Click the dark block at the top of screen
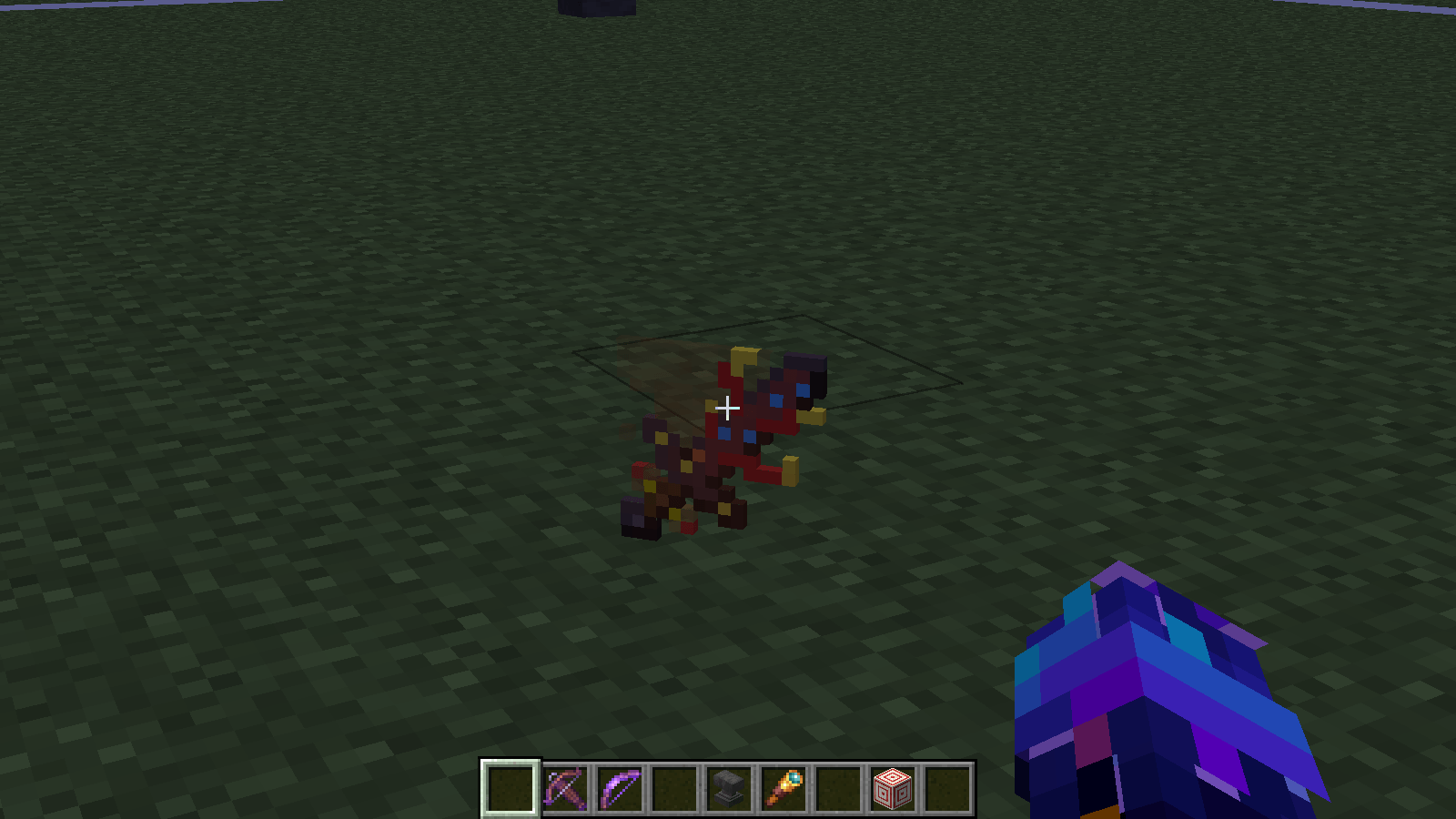 pyautogui.click(x=596, y=7)
